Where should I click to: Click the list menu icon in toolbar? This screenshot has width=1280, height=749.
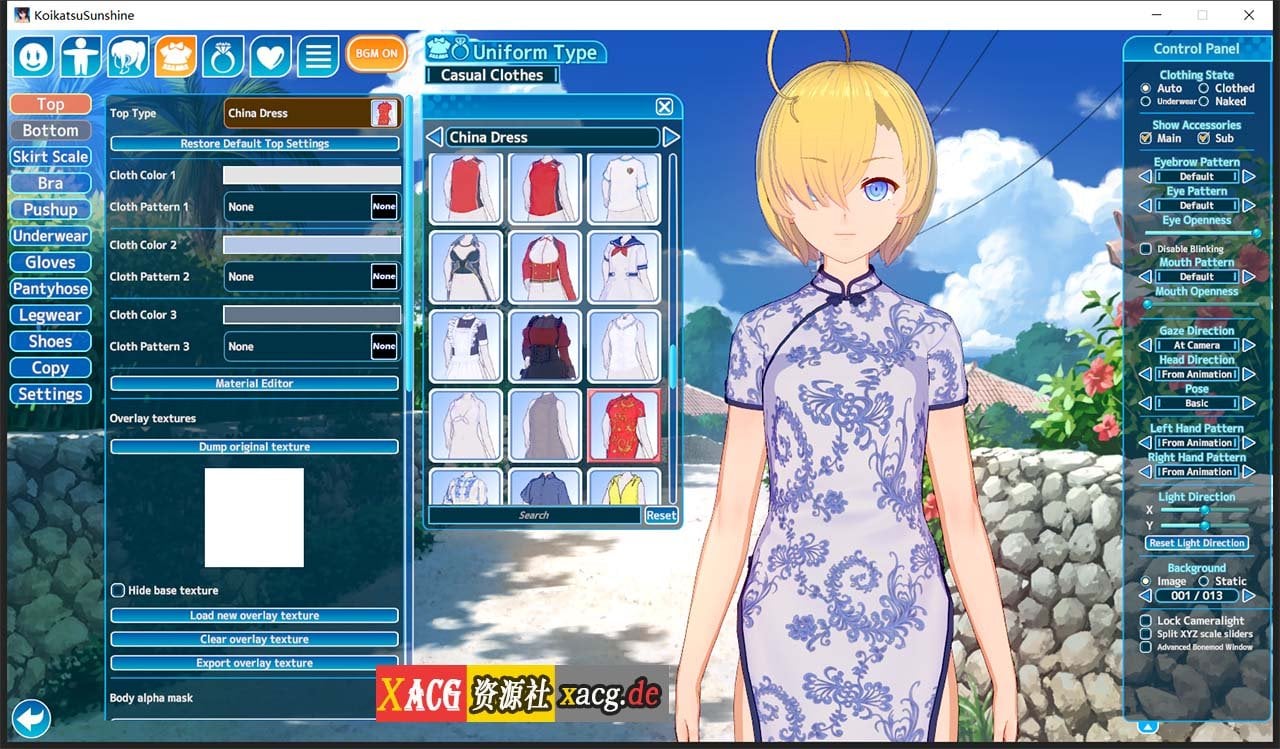(x=319, y=56)
